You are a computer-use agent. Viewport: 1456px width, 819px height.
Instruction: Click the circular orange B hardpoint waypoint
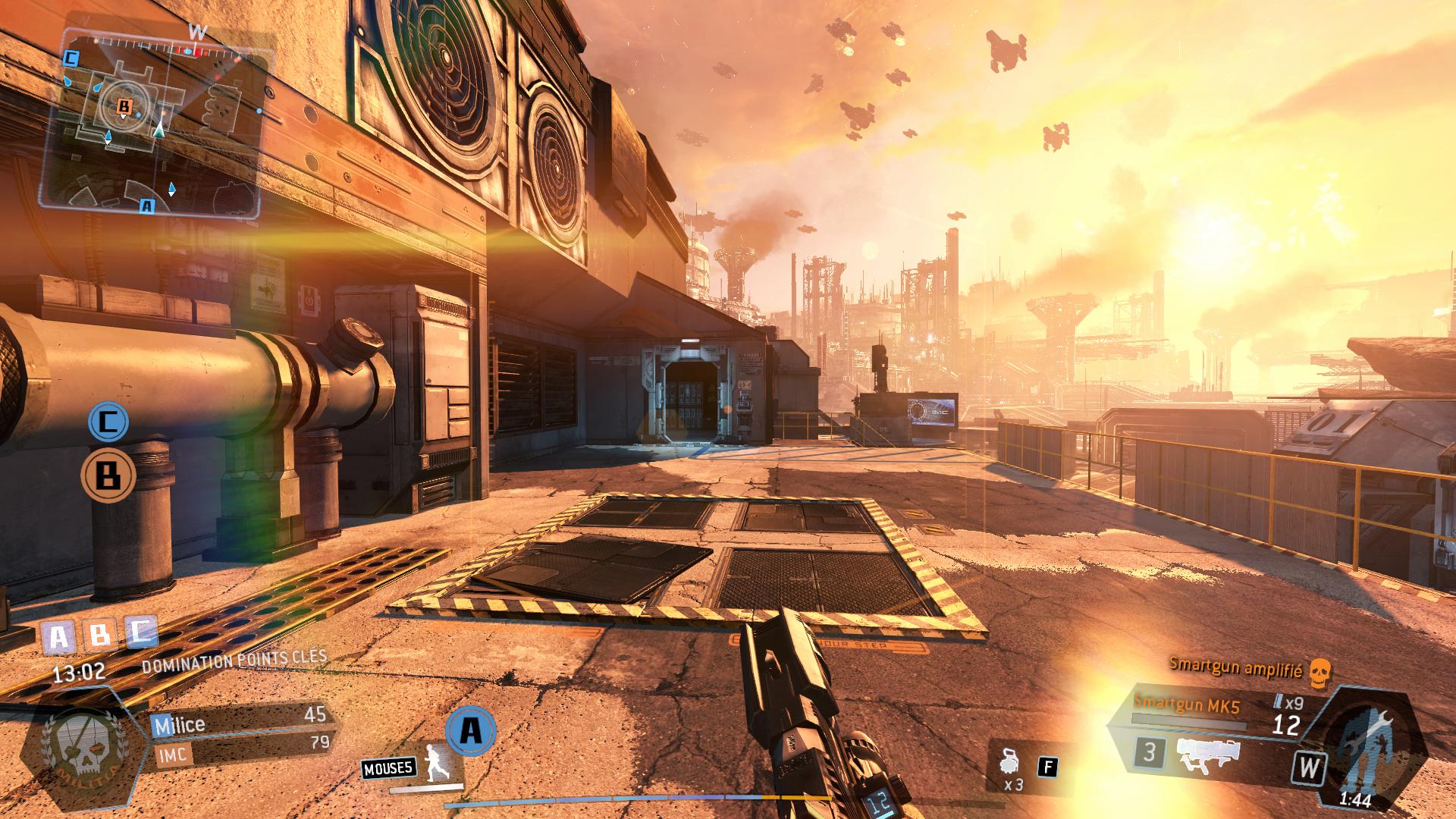click(108, 476)
